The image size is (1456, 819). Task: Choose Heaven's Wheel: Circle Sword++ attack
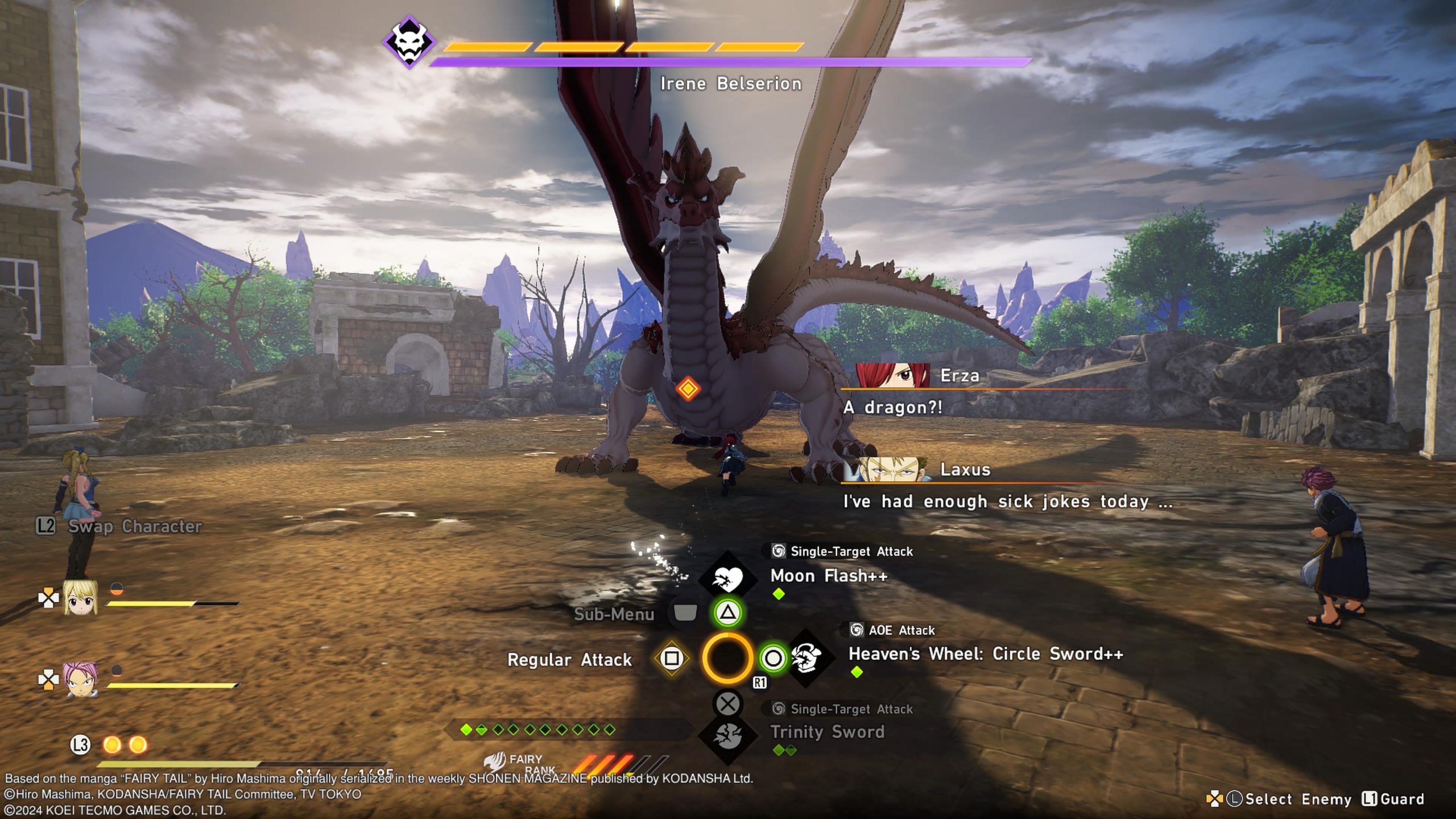pos(985,654)
